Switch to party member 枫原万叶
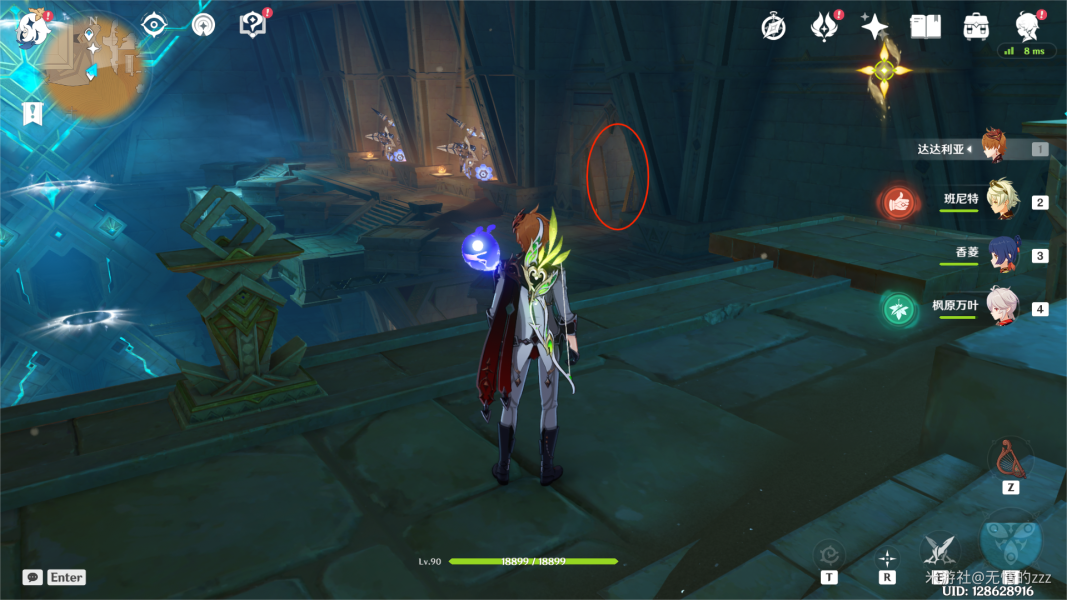Screen dimensions: 1067x600 point(1001,307)
